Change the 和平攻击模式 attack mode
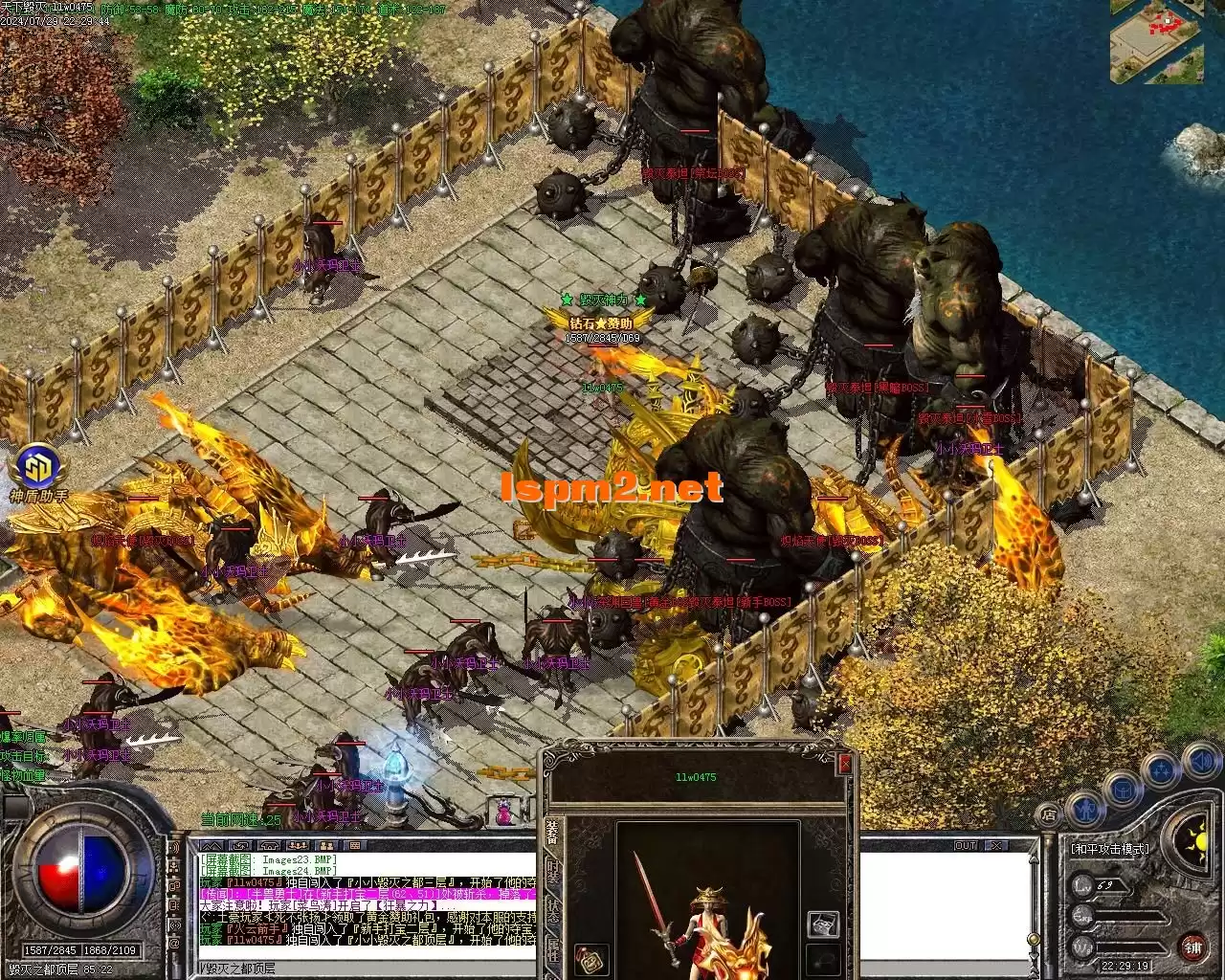Screen dimensions: 1225x980 pos(1108,849)
